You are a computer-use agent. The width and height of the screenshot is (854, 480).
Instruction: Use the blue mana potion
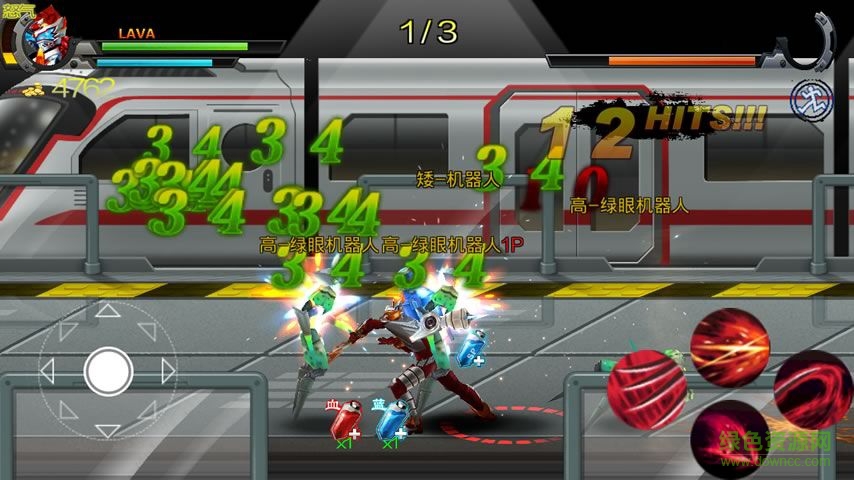tap(391, 419)
